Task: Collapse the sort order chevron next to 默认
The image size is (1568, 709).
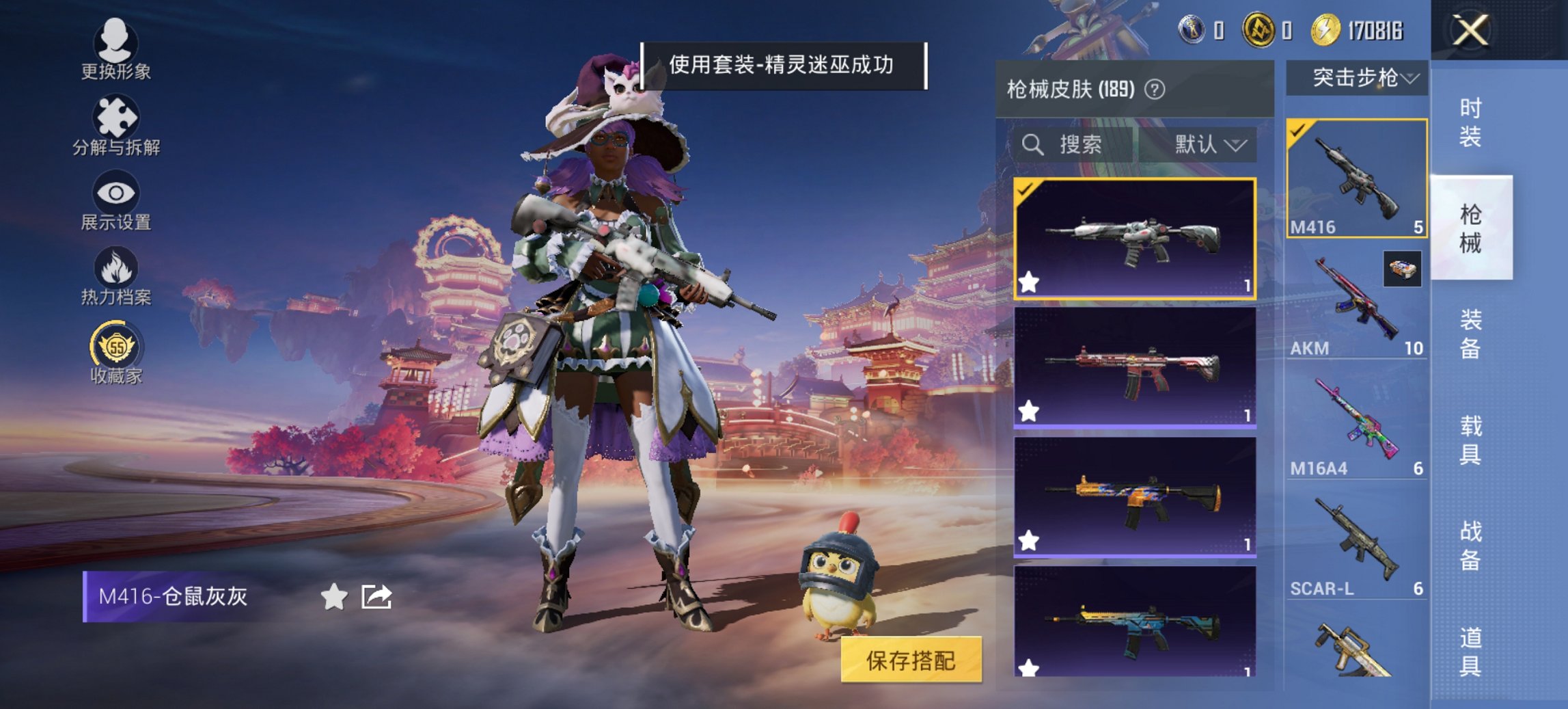Action: pos(1238,145)
